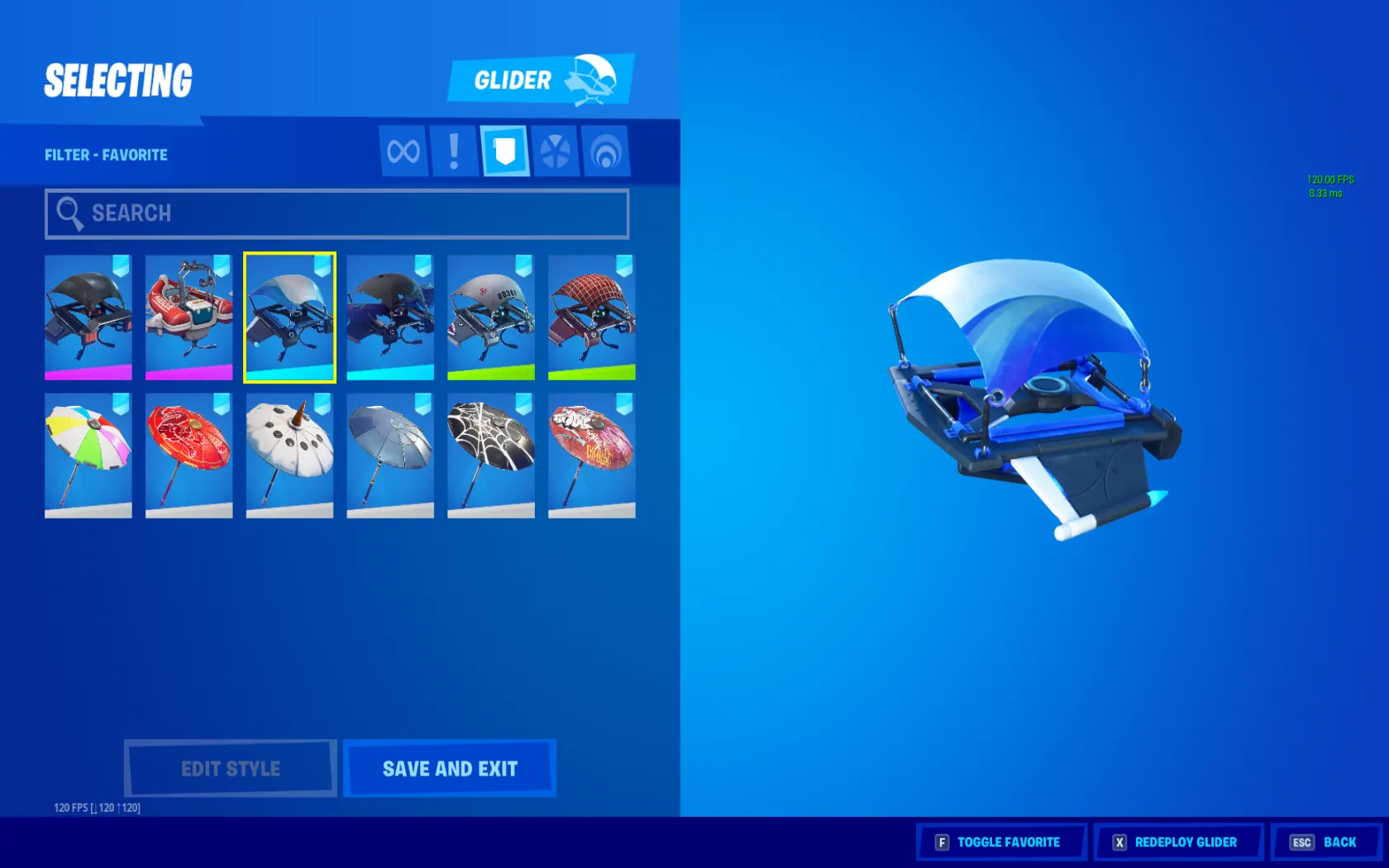The image size is (1389, 868).
Task: Open the concentric rings filter tab
Action: [606, 151]
